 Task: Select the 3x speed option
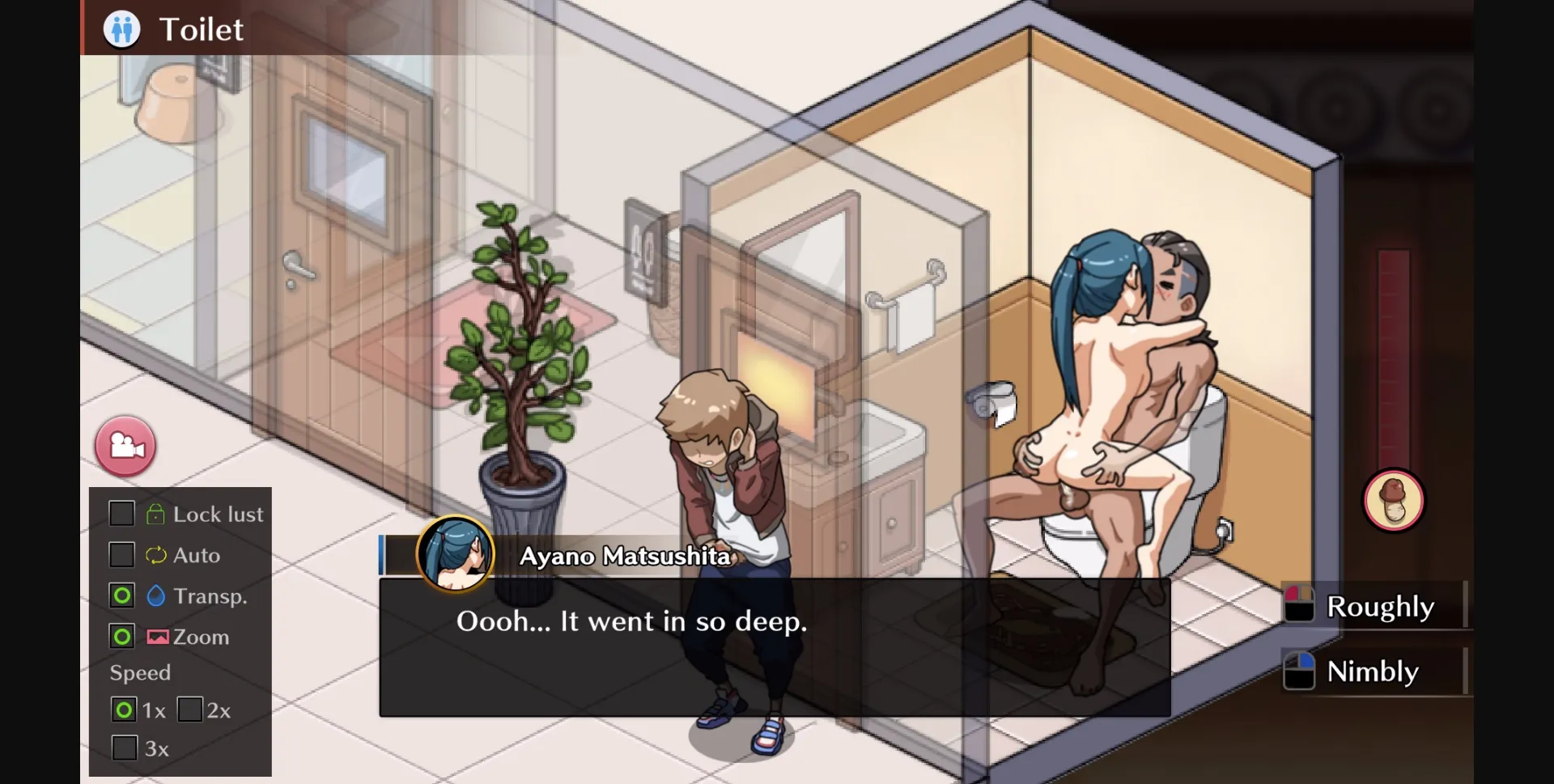click(x=124, y=748)
